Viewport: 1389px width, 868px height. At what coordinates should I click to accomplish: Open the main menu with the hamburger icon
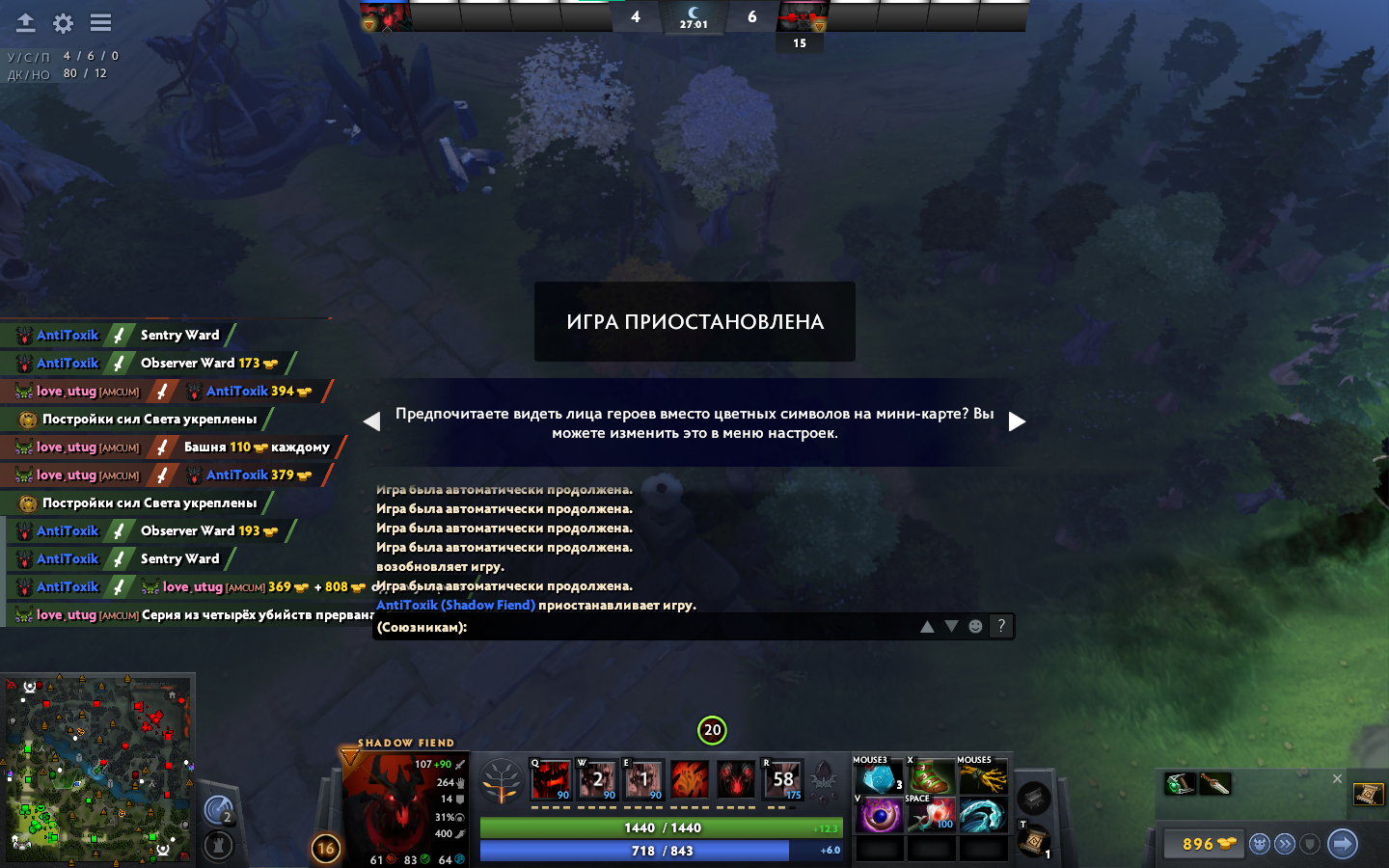99,22
